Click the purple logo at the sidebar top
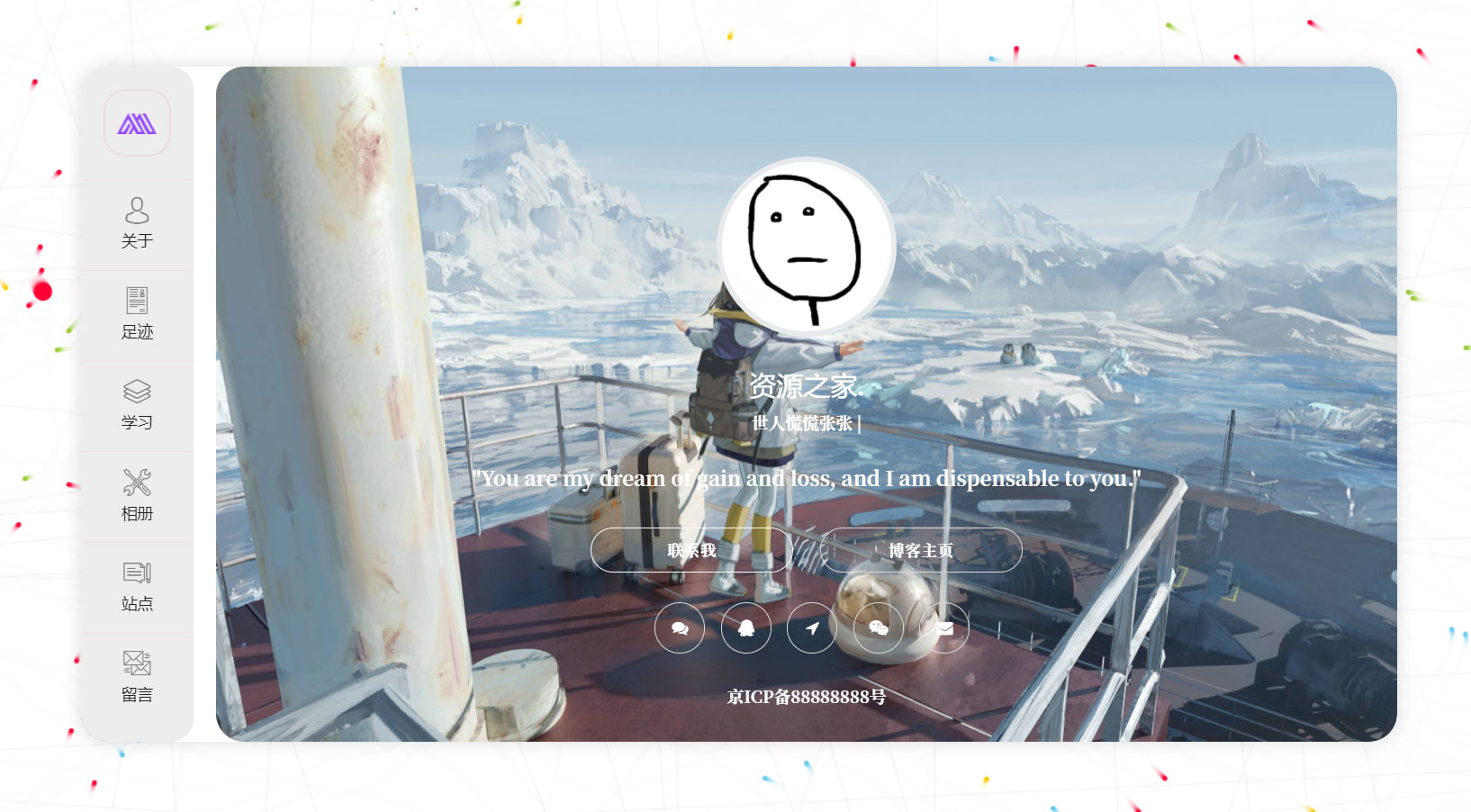The height and width of the screenshot is (812, 1471). (x=137, y=123)
